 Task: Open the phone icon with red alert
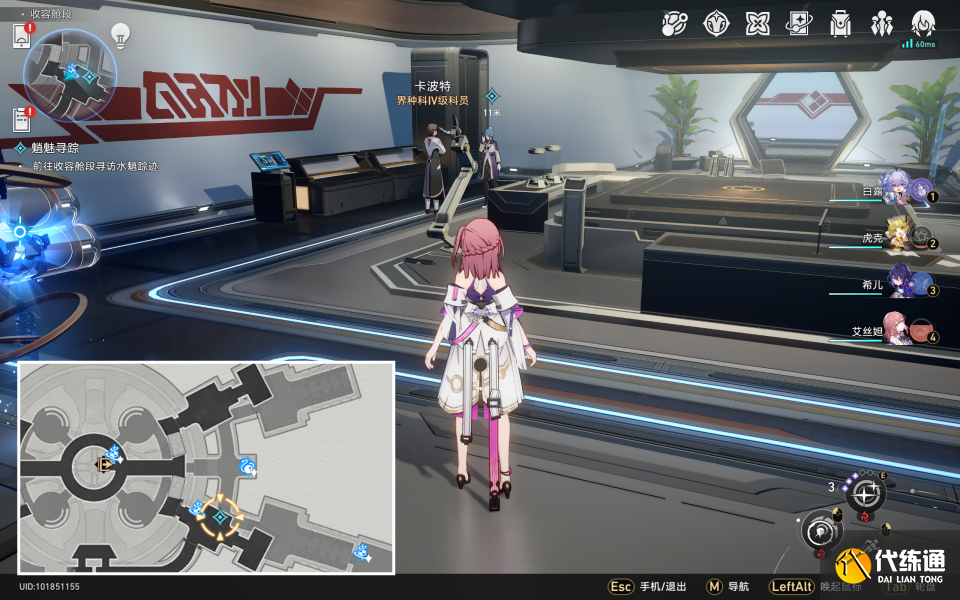(22, 37)
